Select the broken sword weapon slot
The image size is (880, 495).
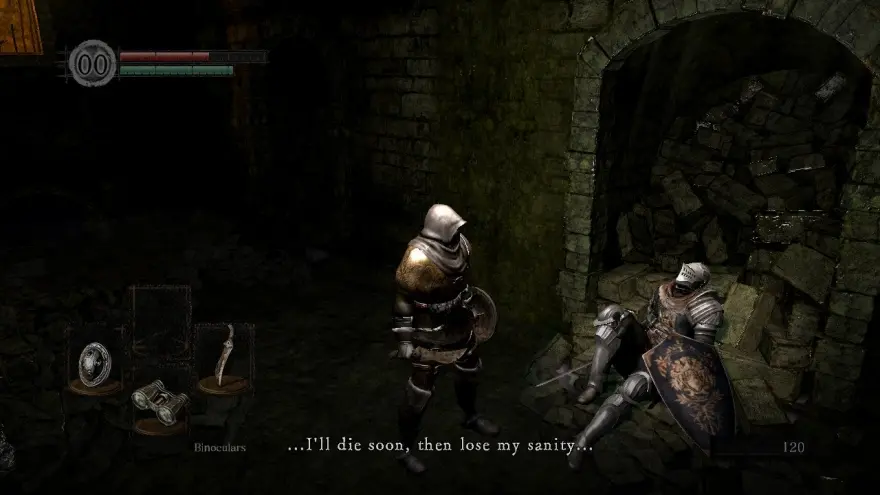(x=224, y=356)
